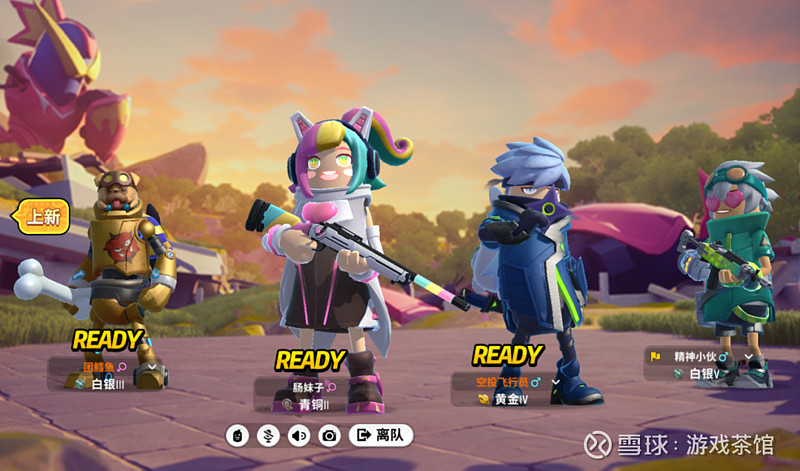
Task: Toggle the muted microphone icon
Action: point(267,435)
